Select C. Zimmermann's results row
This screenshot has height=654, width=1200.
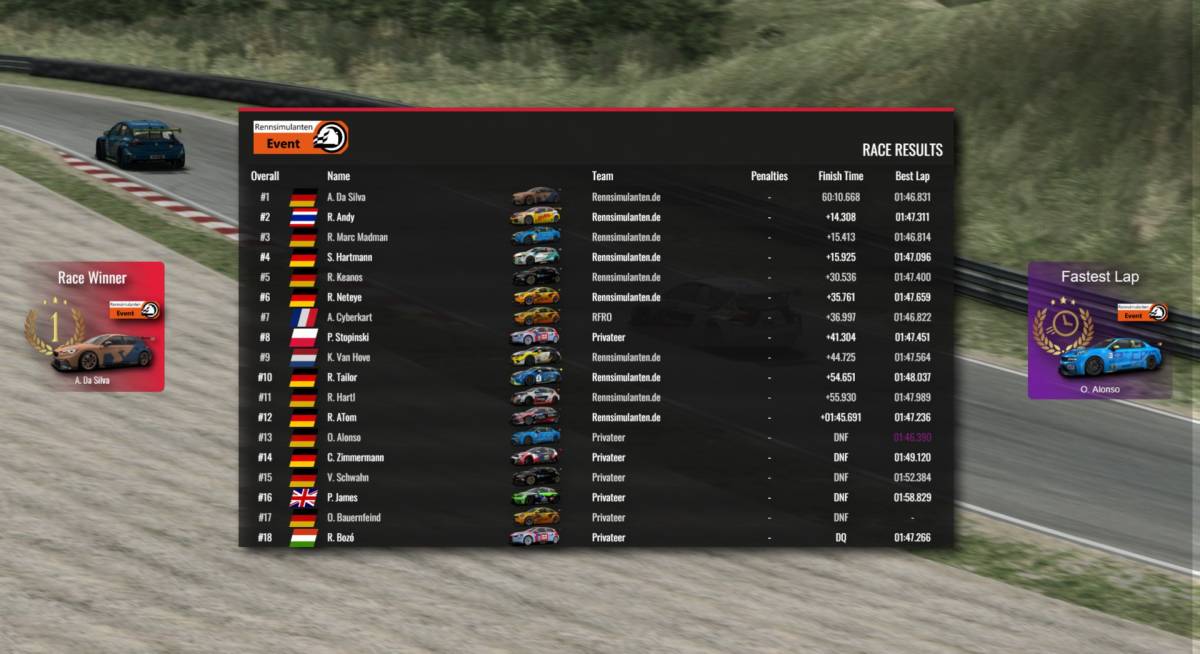point(596,457)
